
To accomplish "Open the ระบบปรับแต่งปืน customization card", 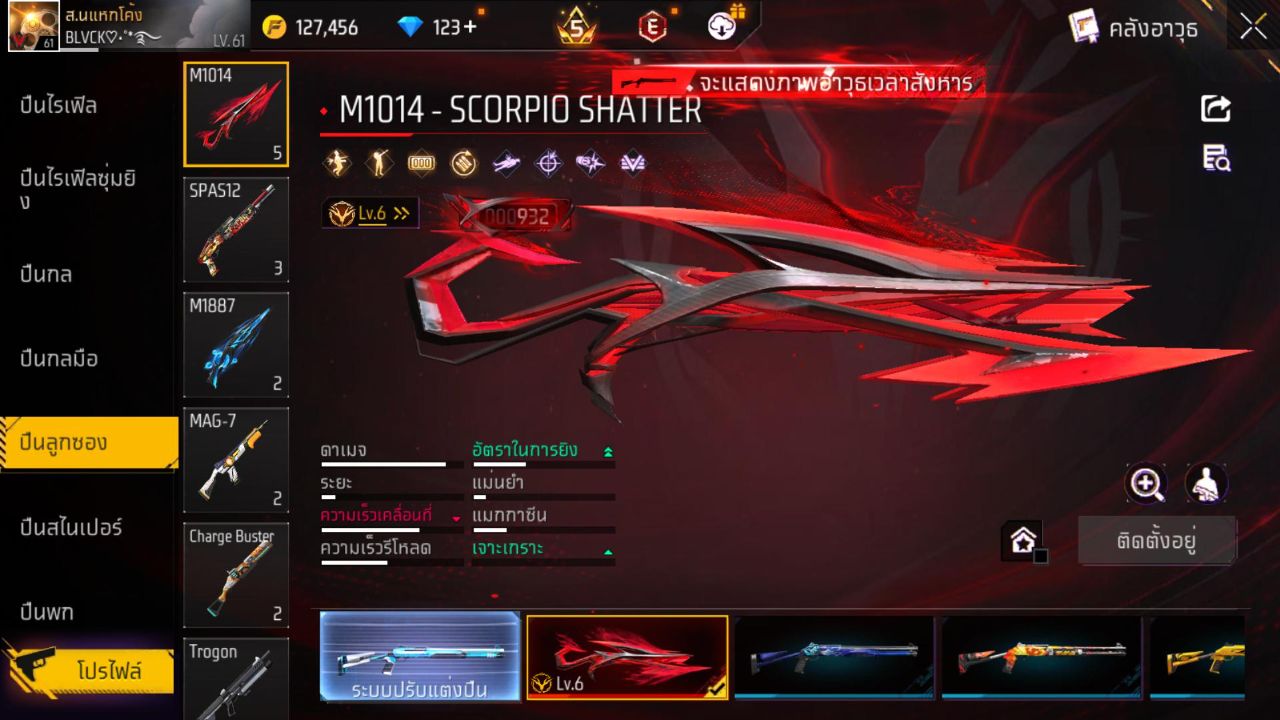I will click(x=420, y=656).
